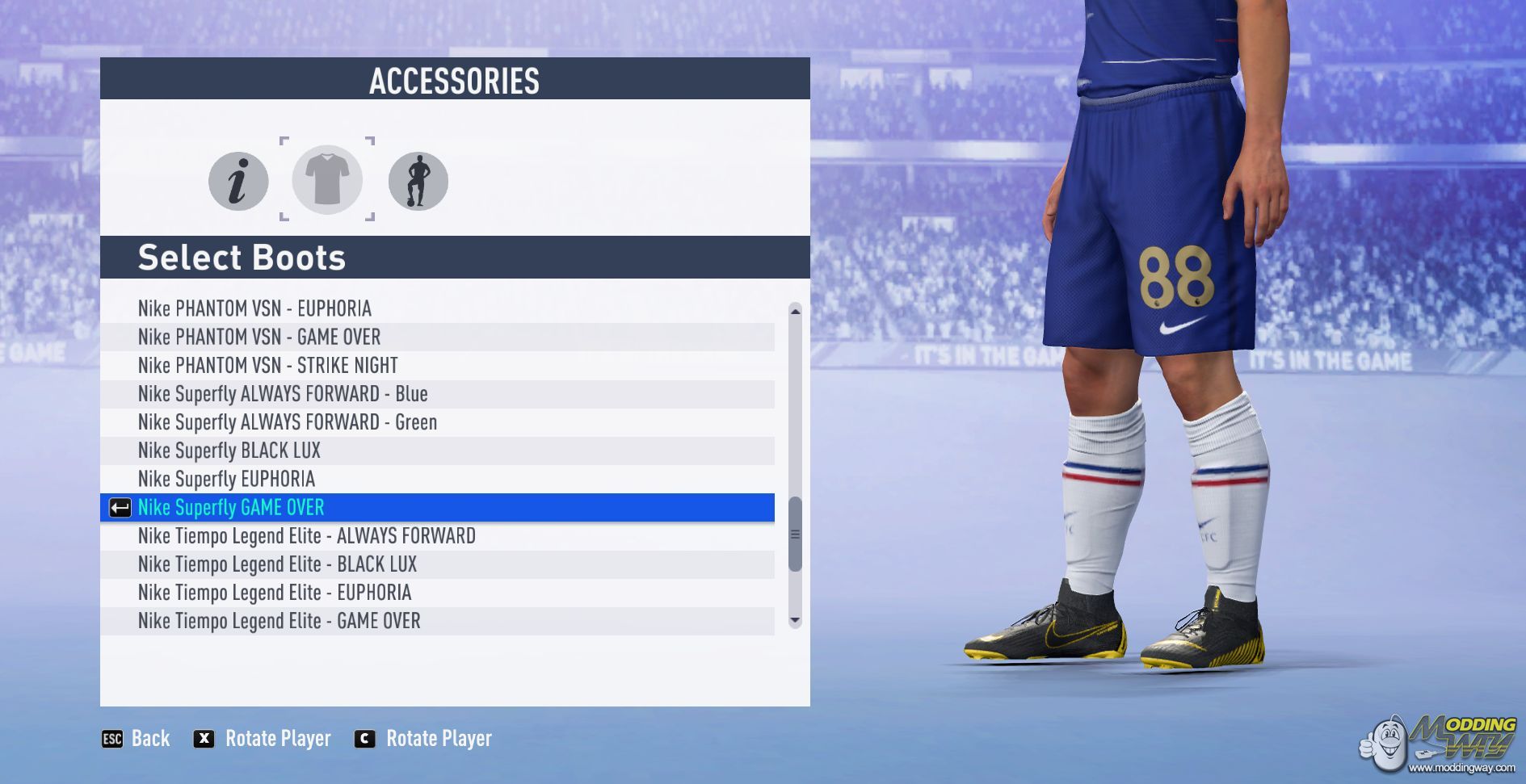This screenshot has height=784, width=1526.
Task: Go back using the Back button
Action: point(136,738)
